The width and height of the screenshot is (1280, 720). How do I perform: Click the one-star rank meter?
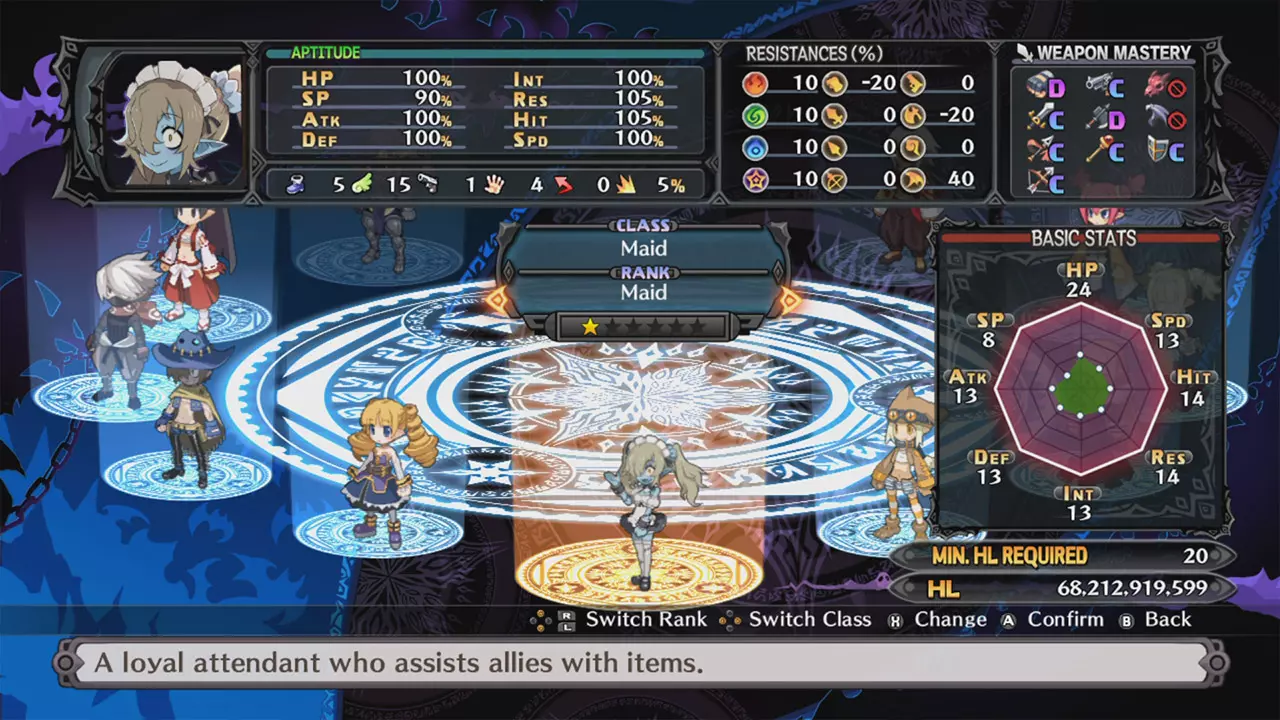[644, 325]
